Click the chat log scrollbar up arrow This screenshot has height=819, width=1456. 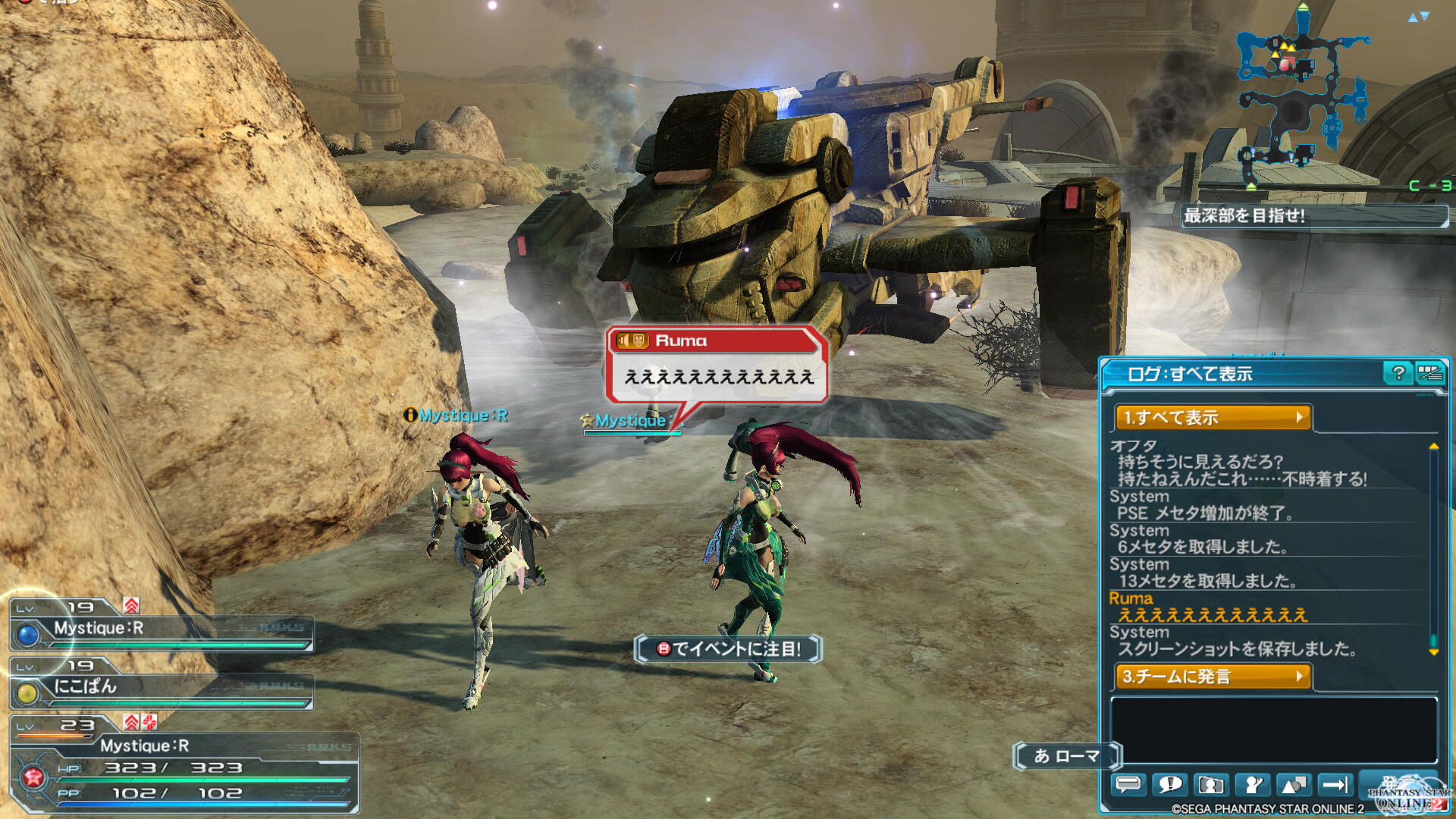[1433, 447]
